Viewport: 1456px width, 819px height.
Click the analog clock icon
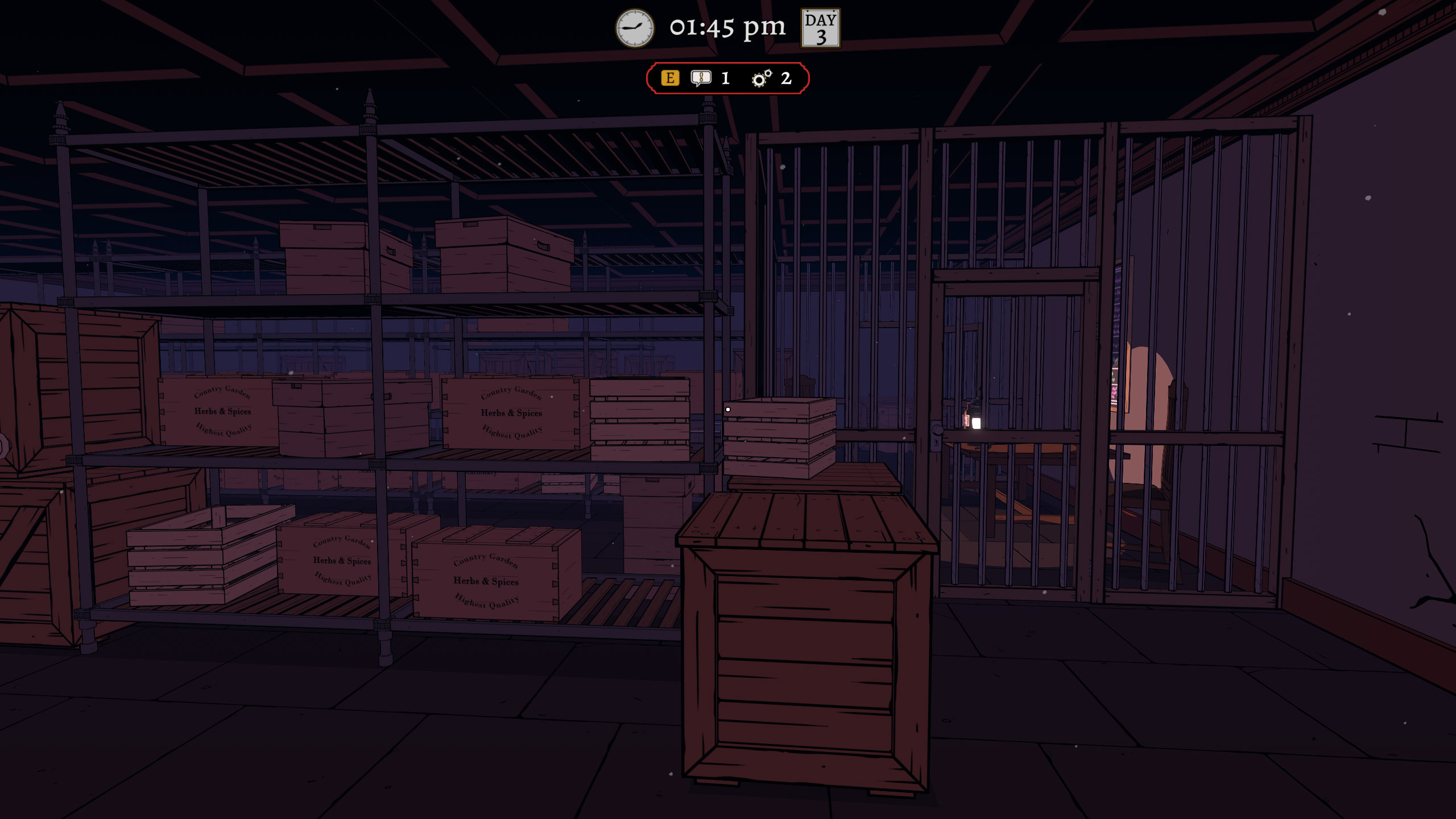[635, 28]
